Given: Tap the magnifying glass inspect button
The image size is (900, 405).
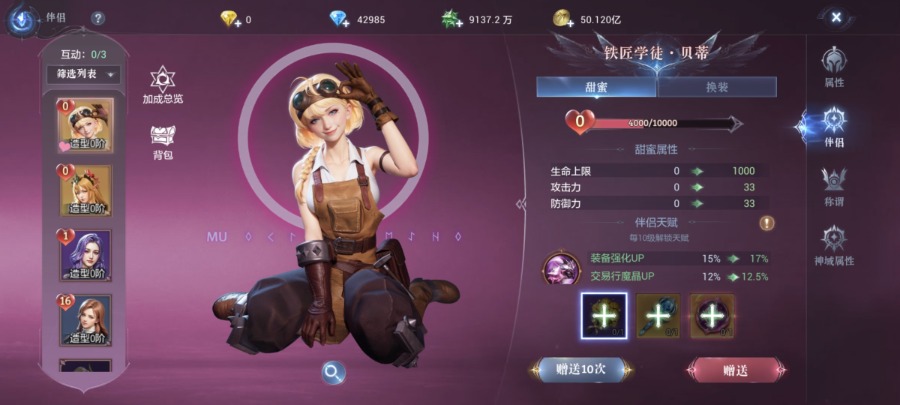Looking at the screenshot, I should click(332, 373).
